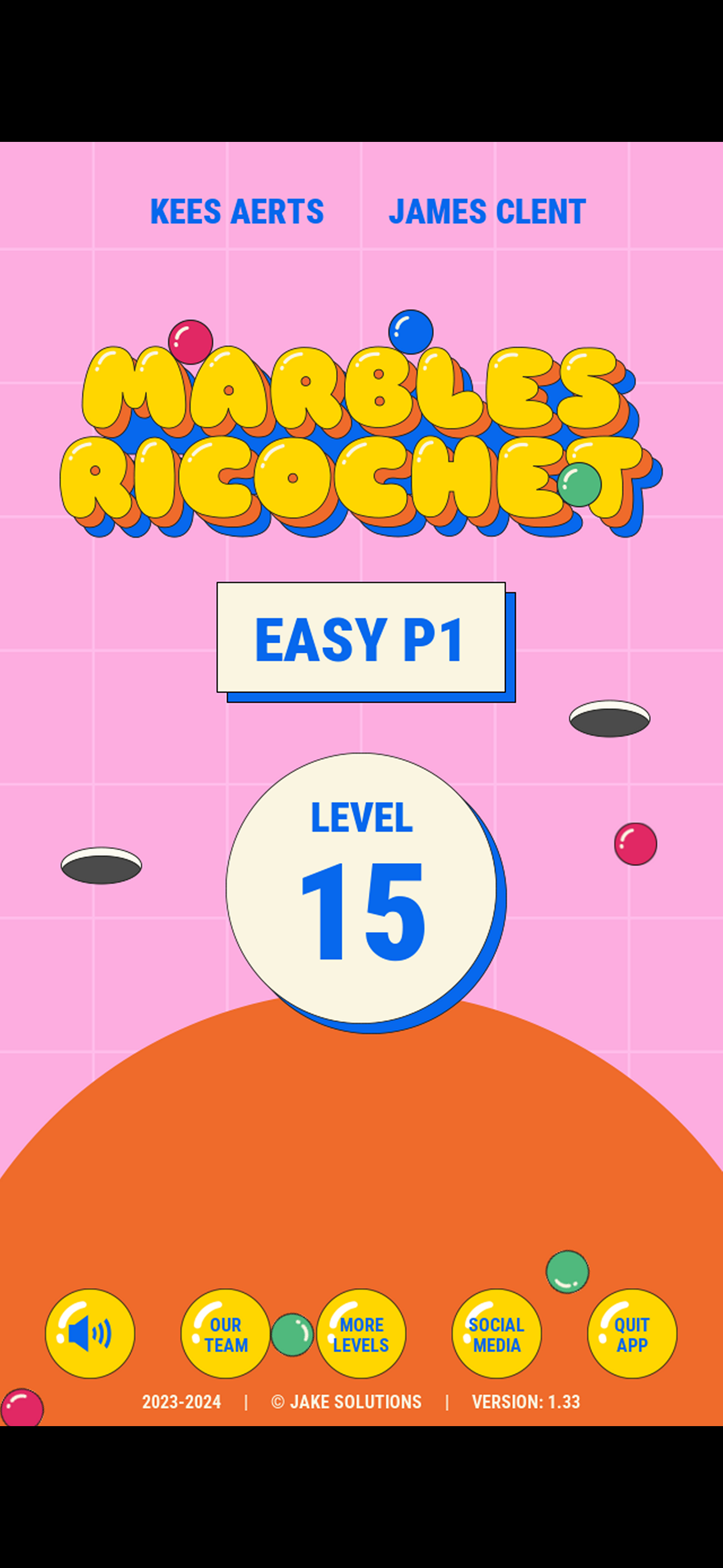Click the JAKE SOLUTIONS copyright link
This screenshot has height=1568, width=723.
(348, 1402)
